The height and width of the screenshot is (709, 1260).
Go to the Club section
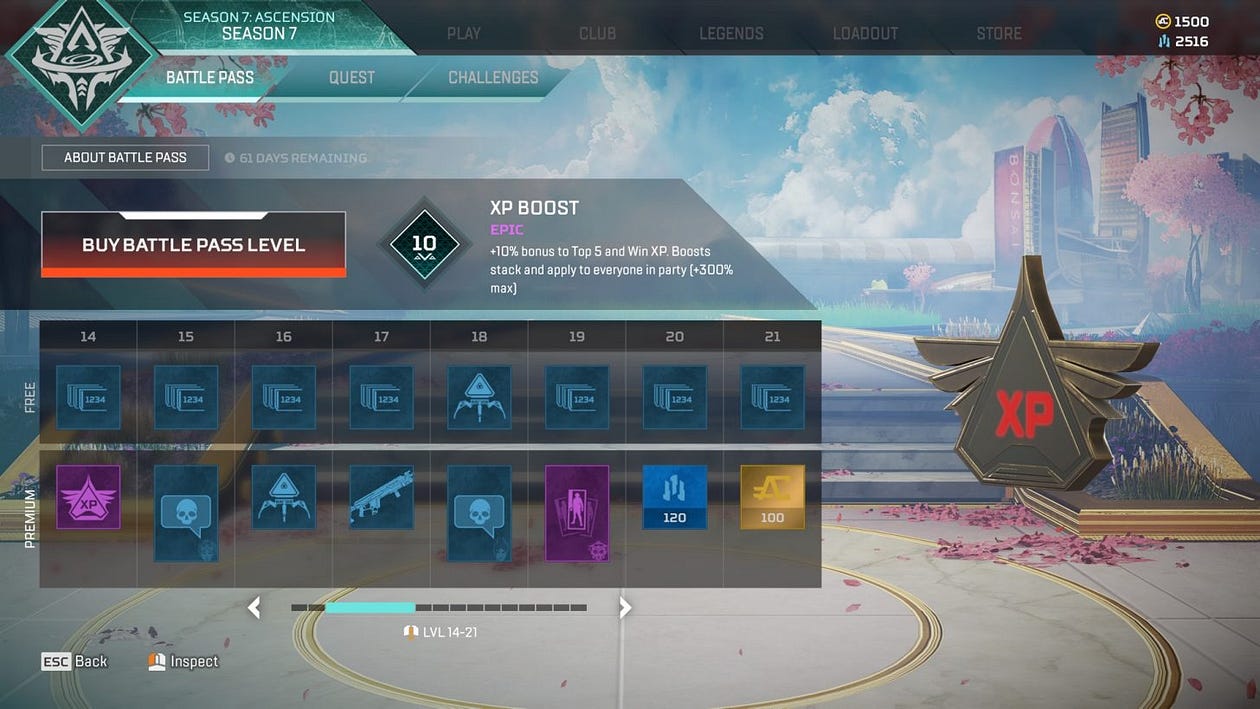[597, 33]
